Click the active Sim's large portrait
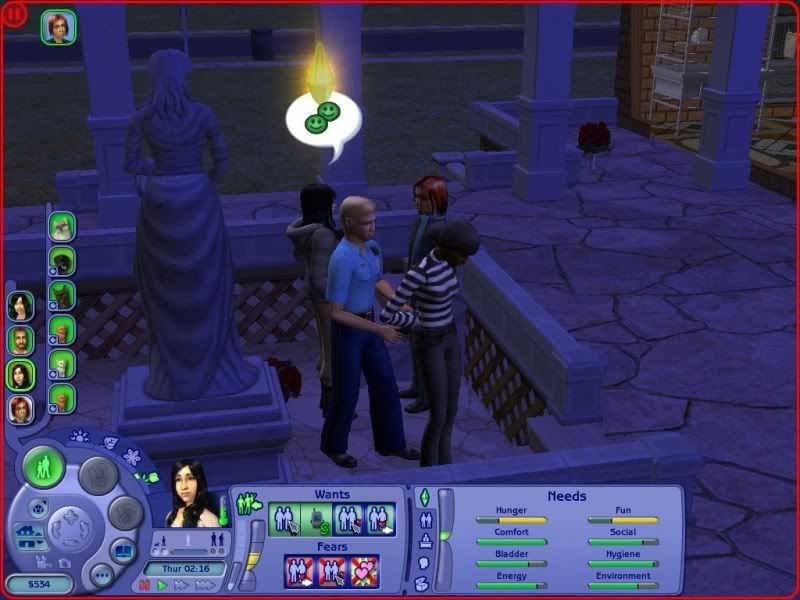Viewport: 800px width, 600px height. coord(190,494)
